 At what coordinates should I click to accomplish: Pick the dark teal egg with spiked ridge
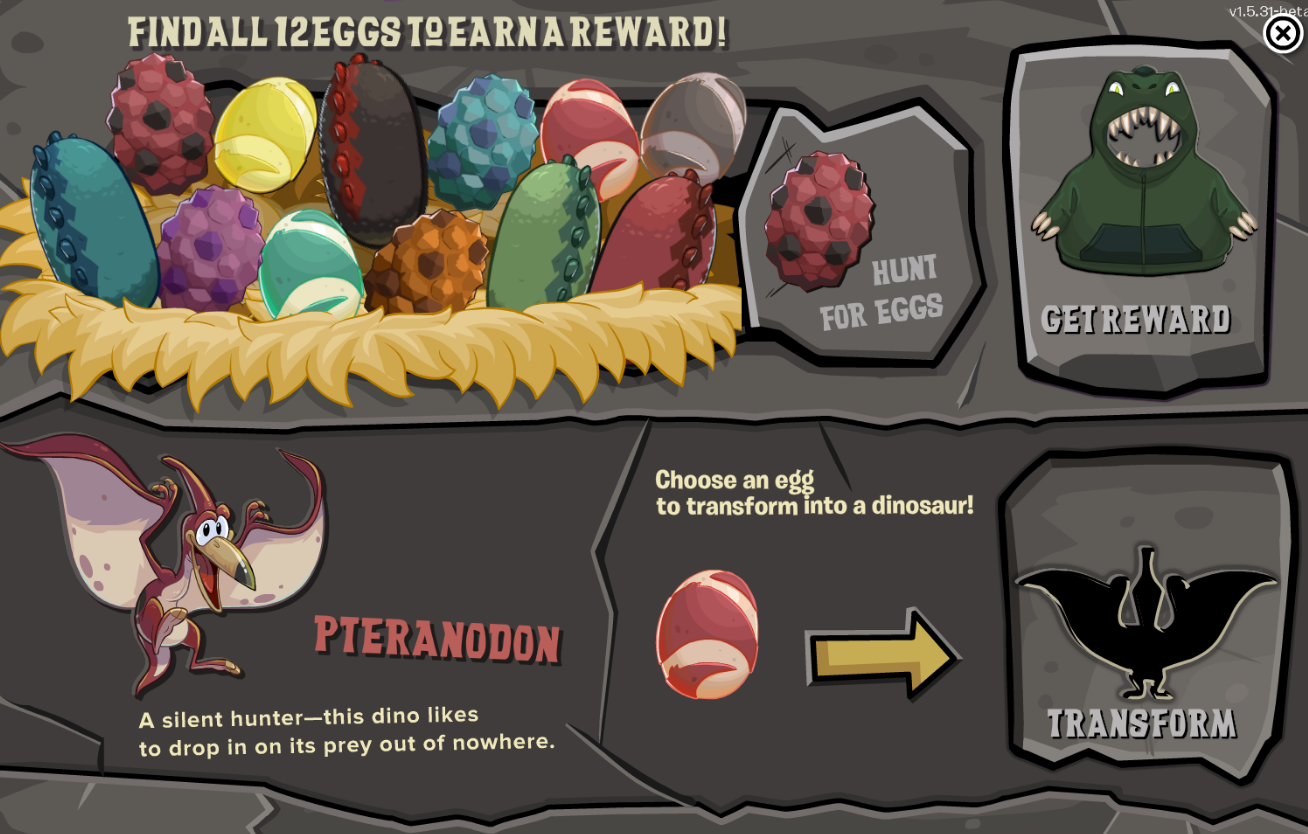pos(92,223)
